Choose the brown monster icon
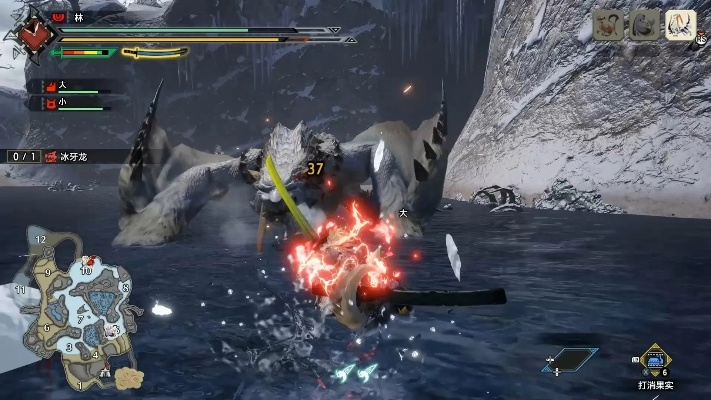This screenshot has width=711, height=400. coord(608,25)
